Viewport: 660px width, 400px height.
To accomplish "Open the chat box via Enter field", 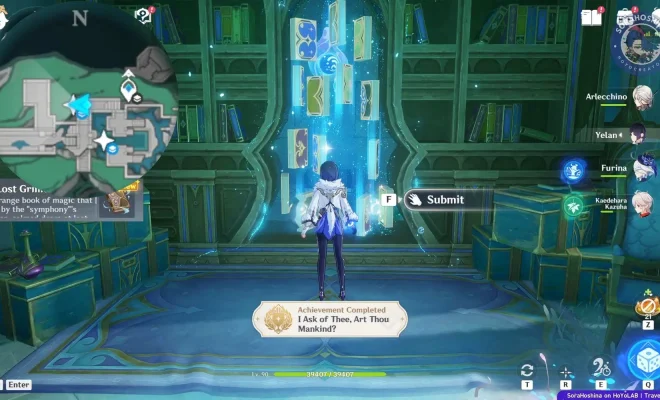I will pyautogui.click(x=19, y=384).
